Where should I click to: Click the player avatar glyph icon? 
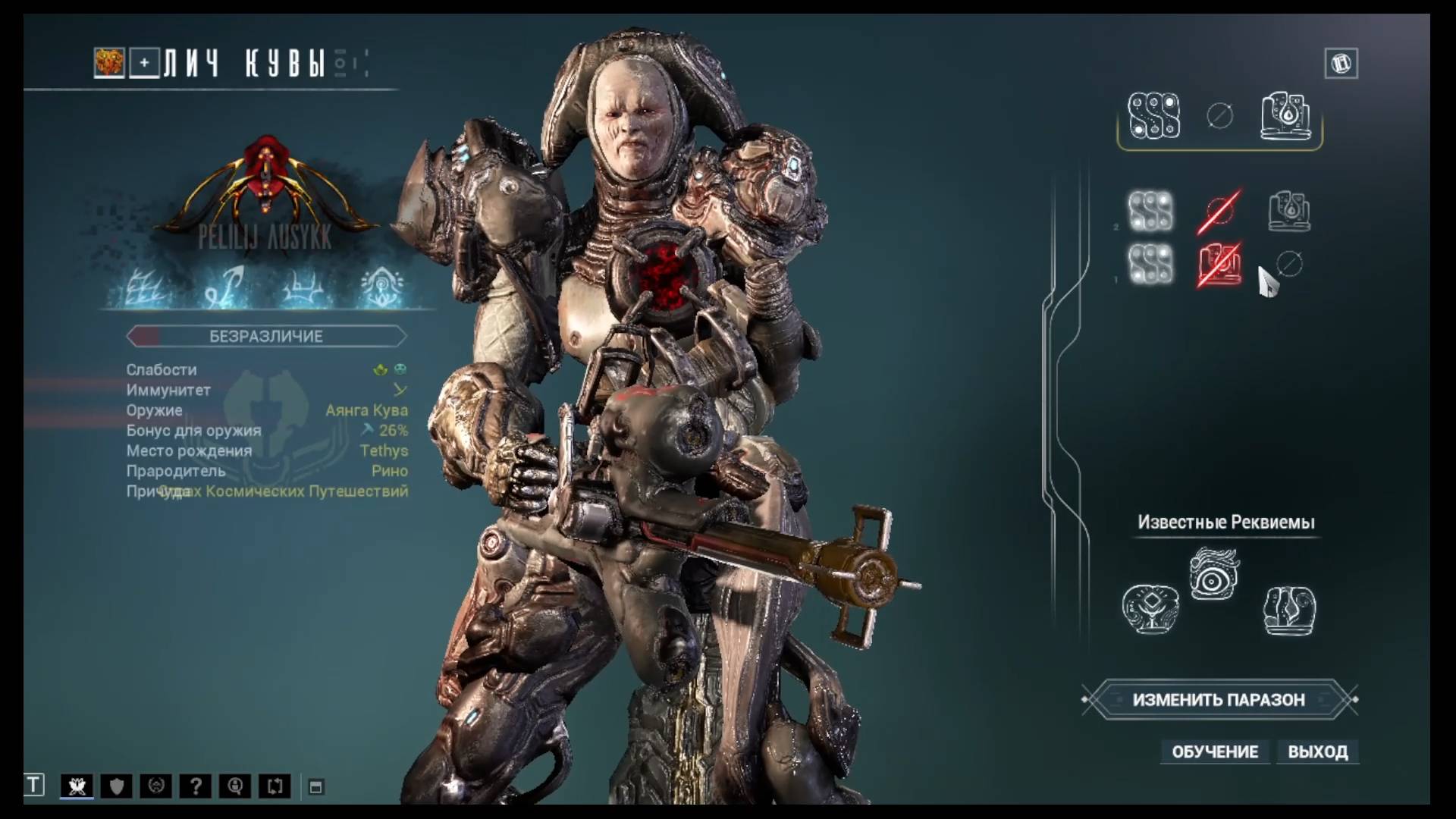109,63
